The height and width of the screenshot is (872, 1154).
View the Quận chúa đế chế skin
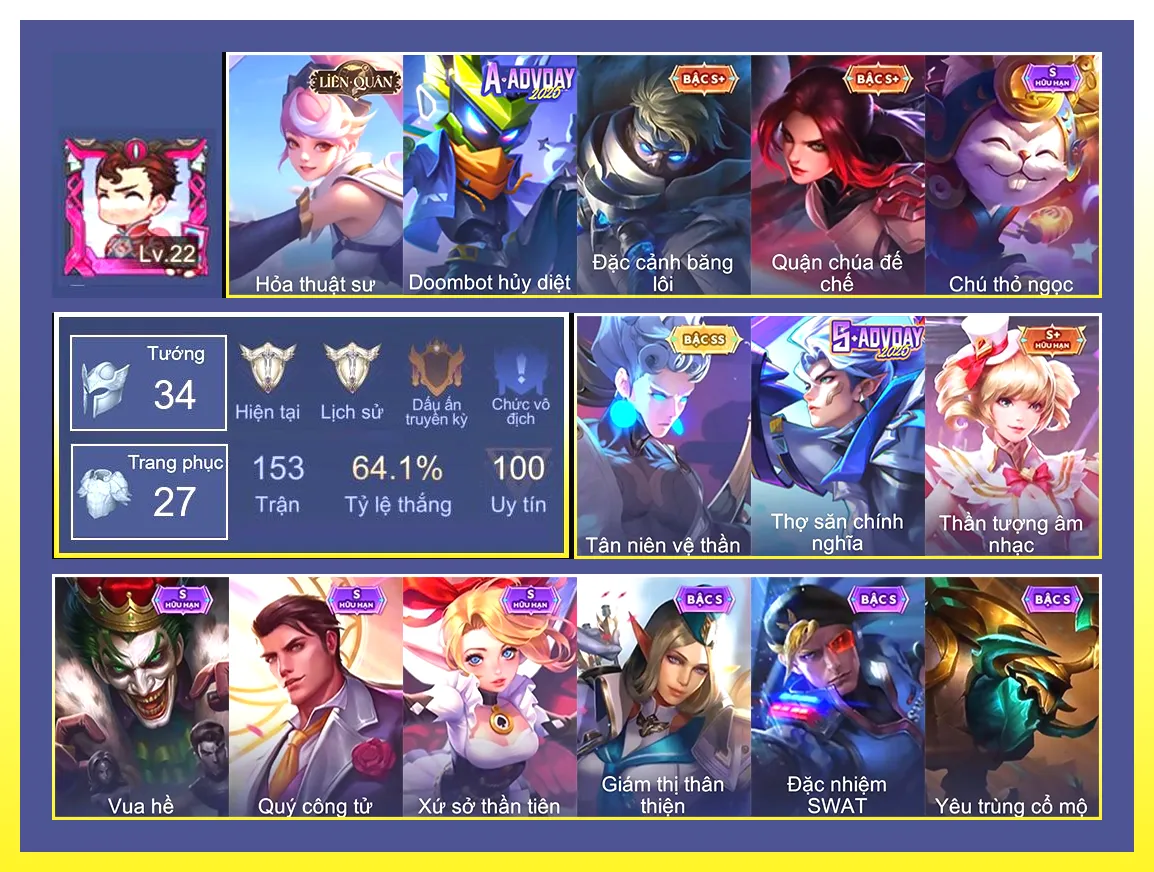tap(838, 175)
